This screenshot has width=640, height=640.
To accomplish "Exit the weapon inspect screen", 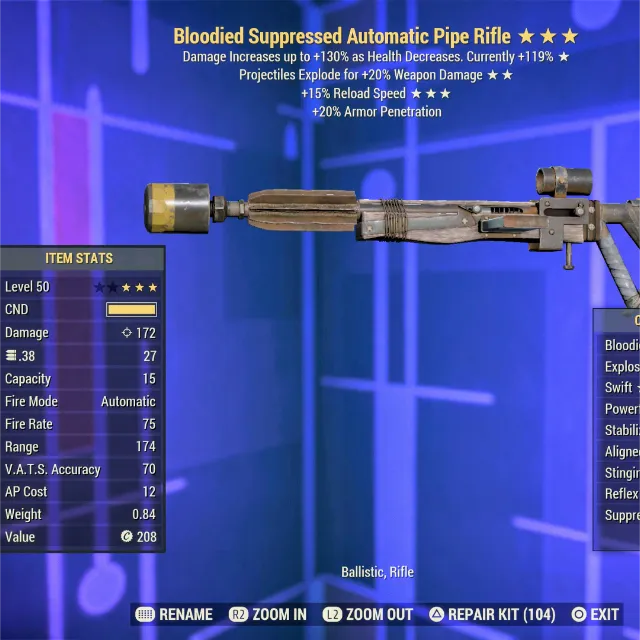I will (595, 614).
